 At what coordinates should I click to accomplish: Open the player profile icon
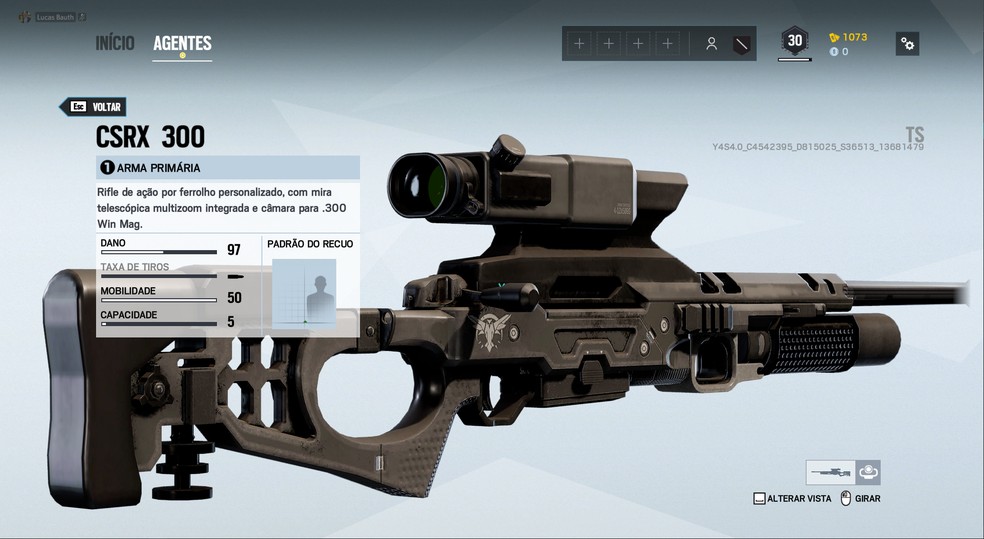click(711, 44)
